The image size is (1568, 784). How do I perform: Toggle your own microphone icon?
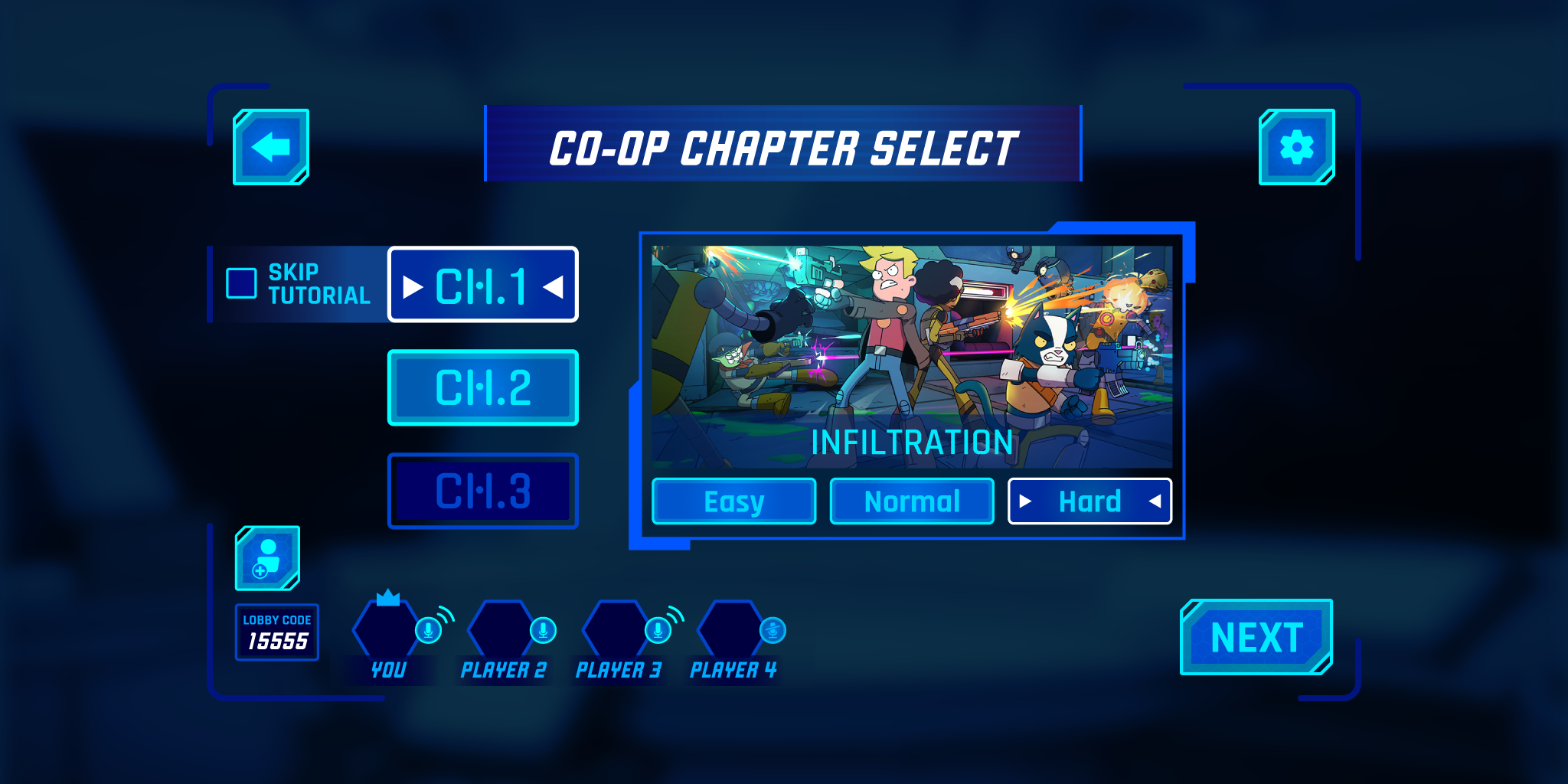click(428, 630)
